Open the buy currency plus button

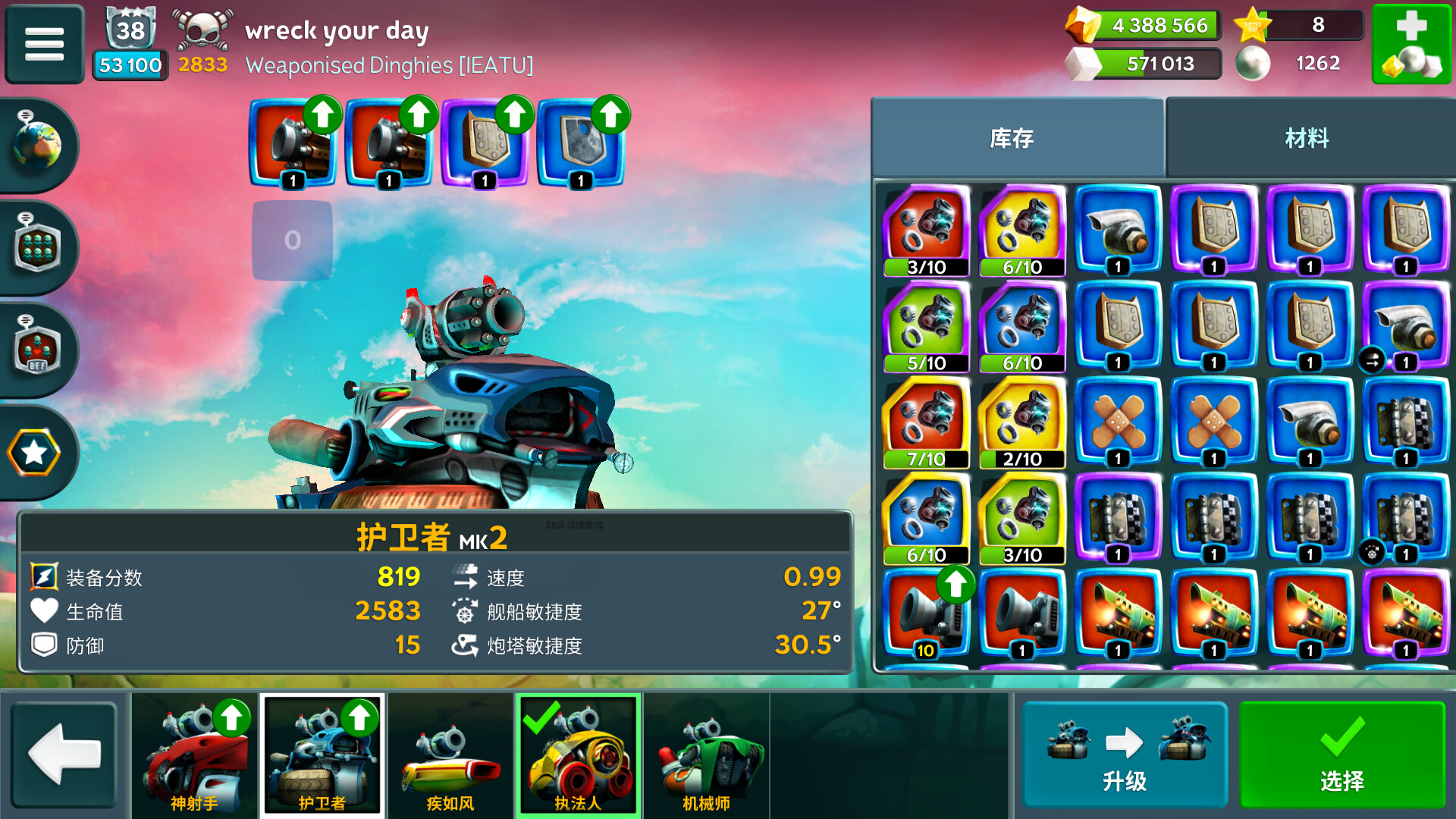[1411, 43]
